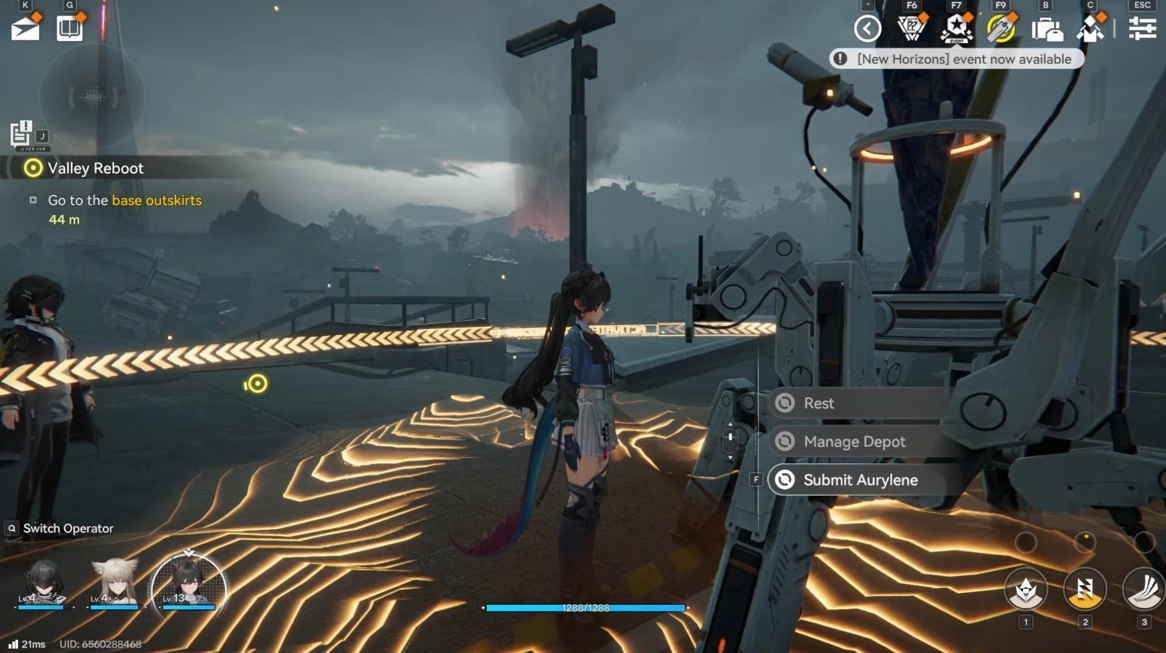Viewport: 1166px width, 653px height.
Task: Select Submit Aurylene
Action: point(860,480)
